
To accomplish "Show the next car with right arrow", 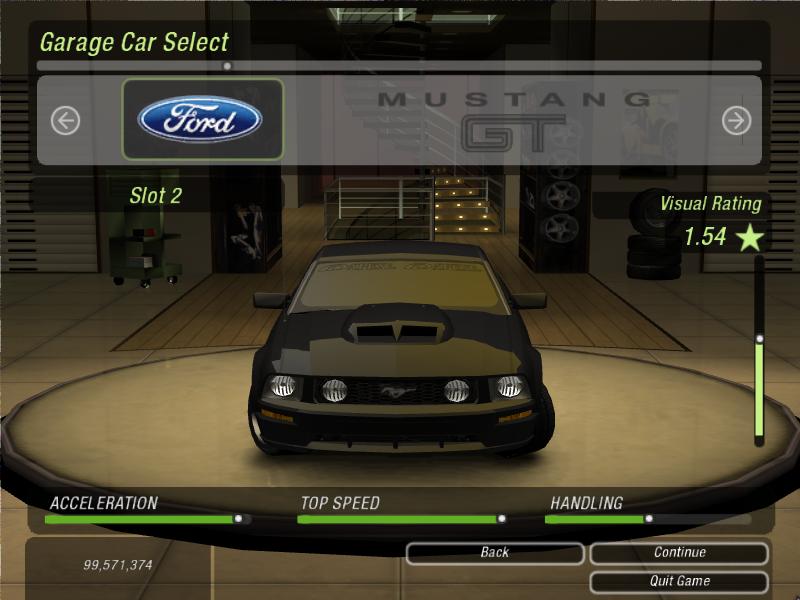I will tap(736, 121).
